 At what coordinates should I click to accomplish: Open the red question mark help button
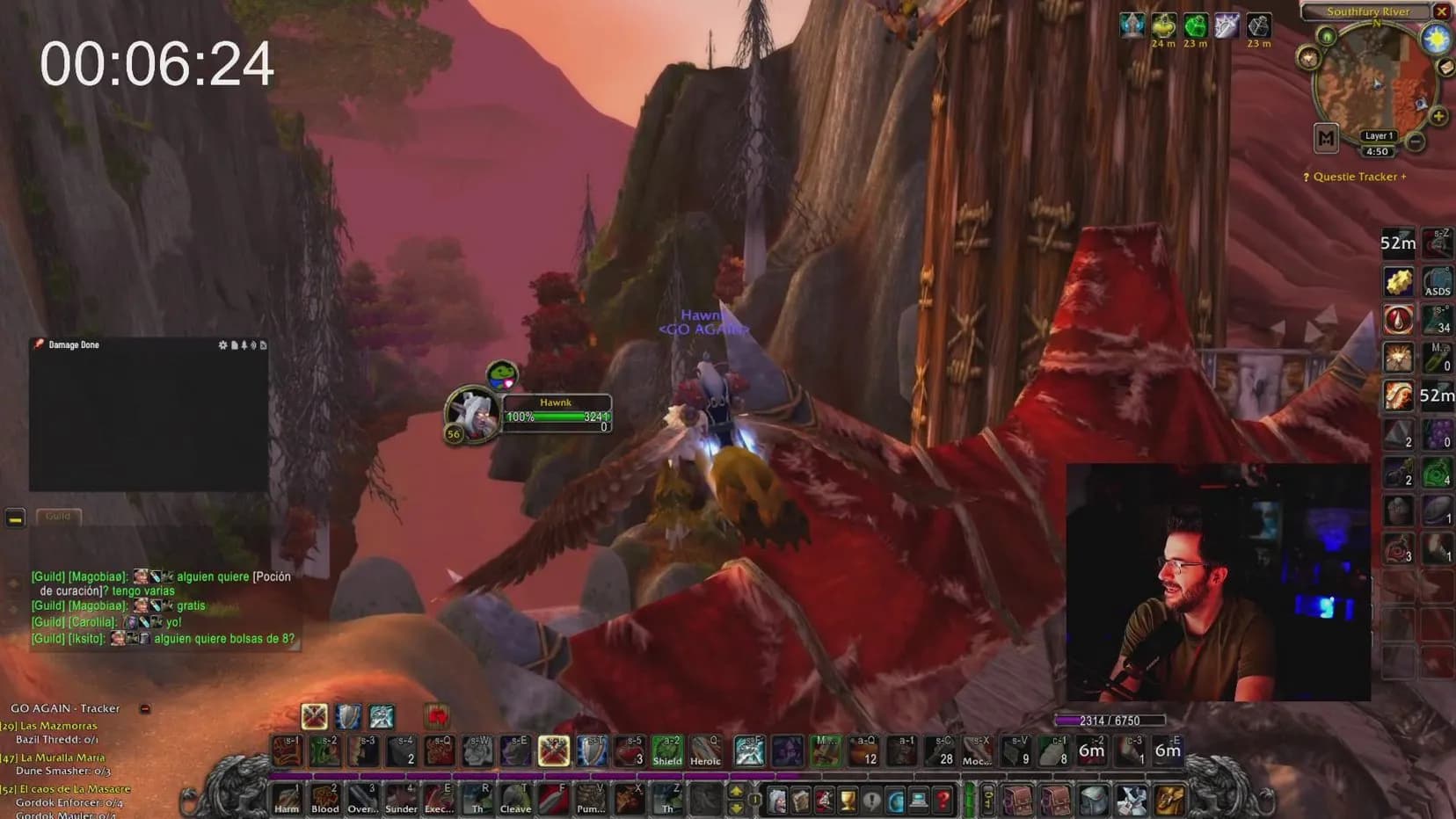pyautogui.click(x=943, y=800)
